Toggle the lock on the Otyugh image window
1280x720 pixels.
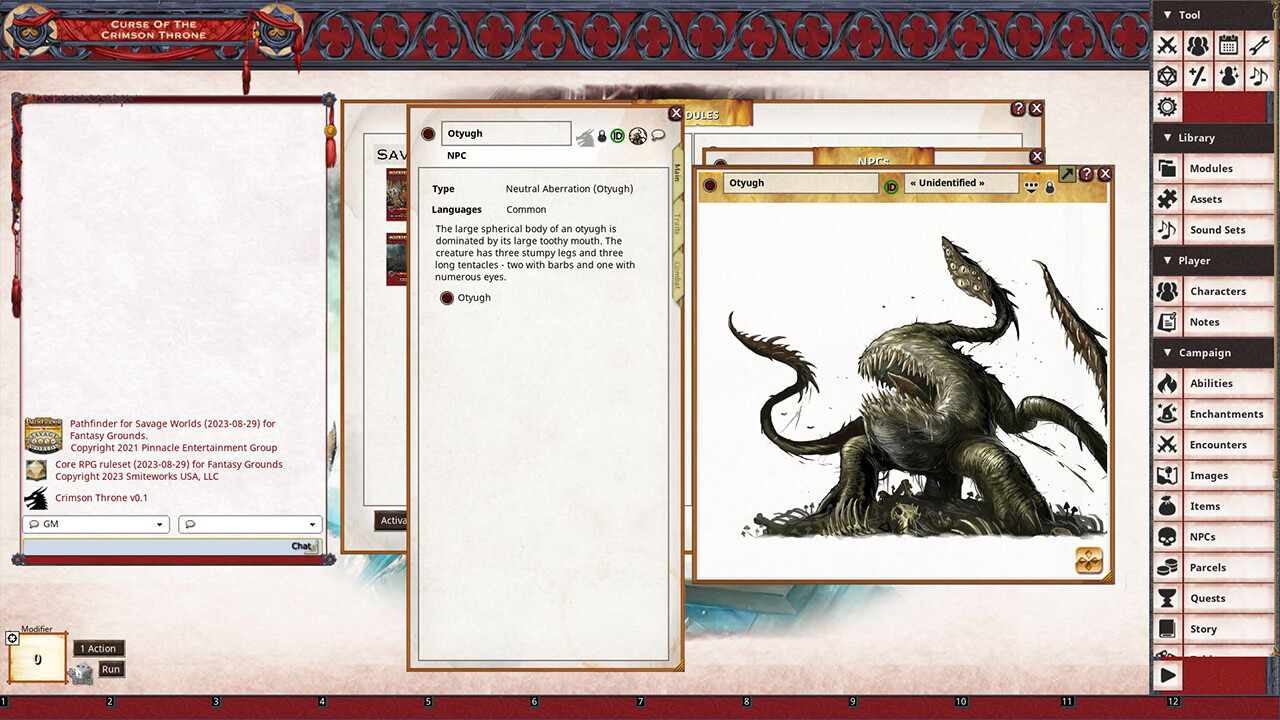tap(1049, 187)
